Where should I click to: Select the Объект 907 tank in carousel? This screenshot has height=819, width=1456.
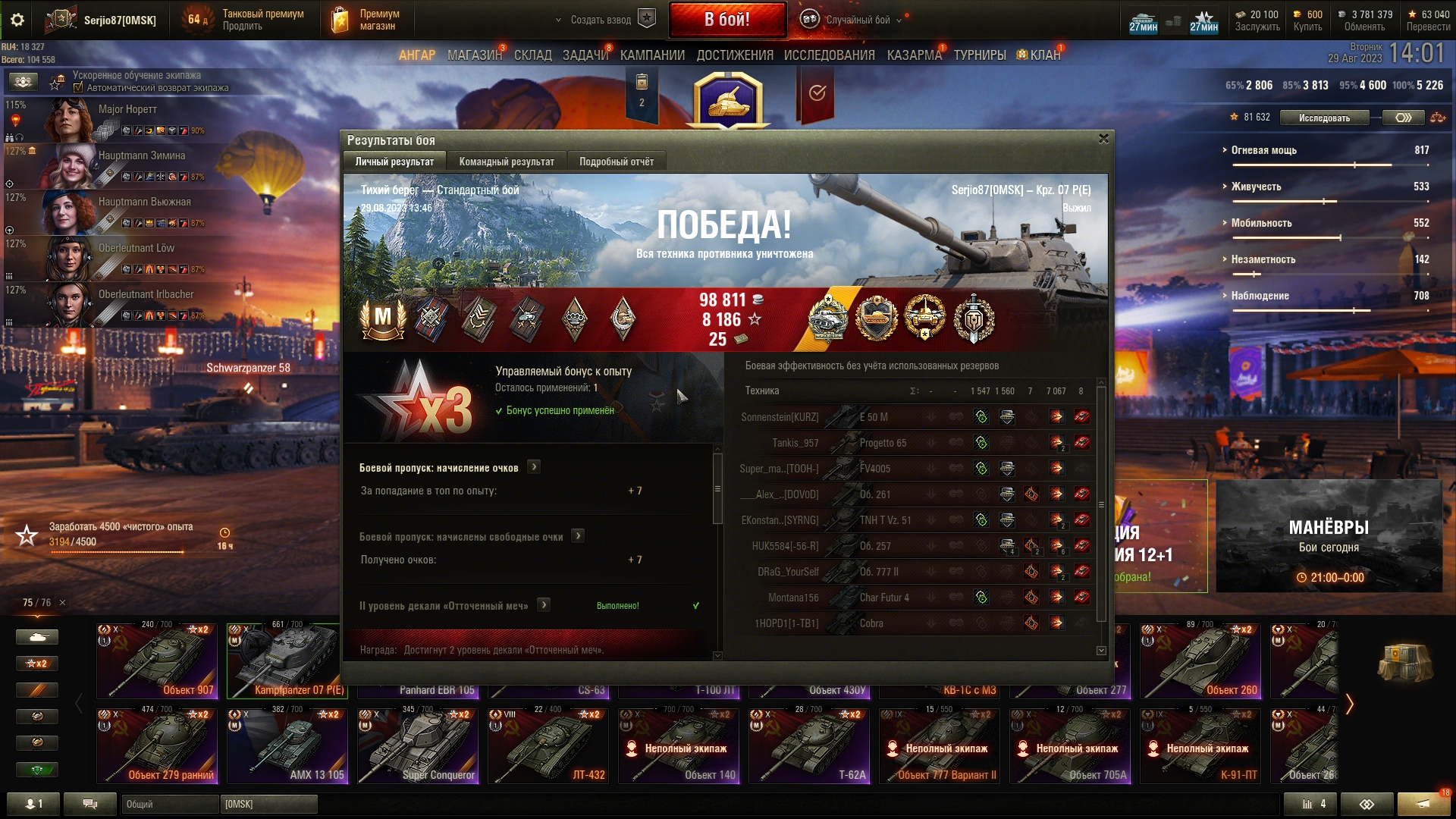pos(157,661)
